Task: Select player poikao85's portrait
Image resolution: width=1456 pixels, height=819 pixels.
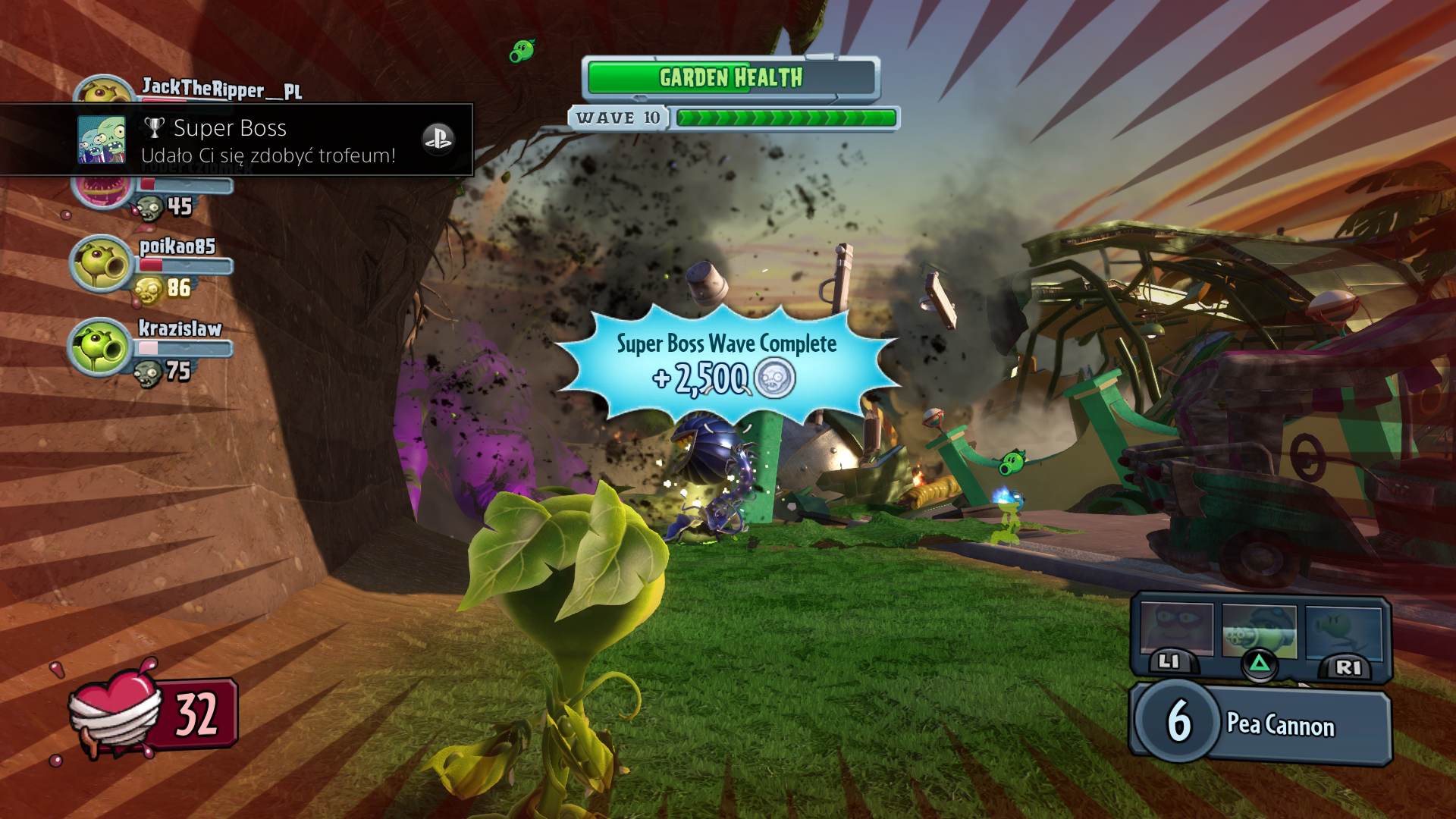Action: 101,264
